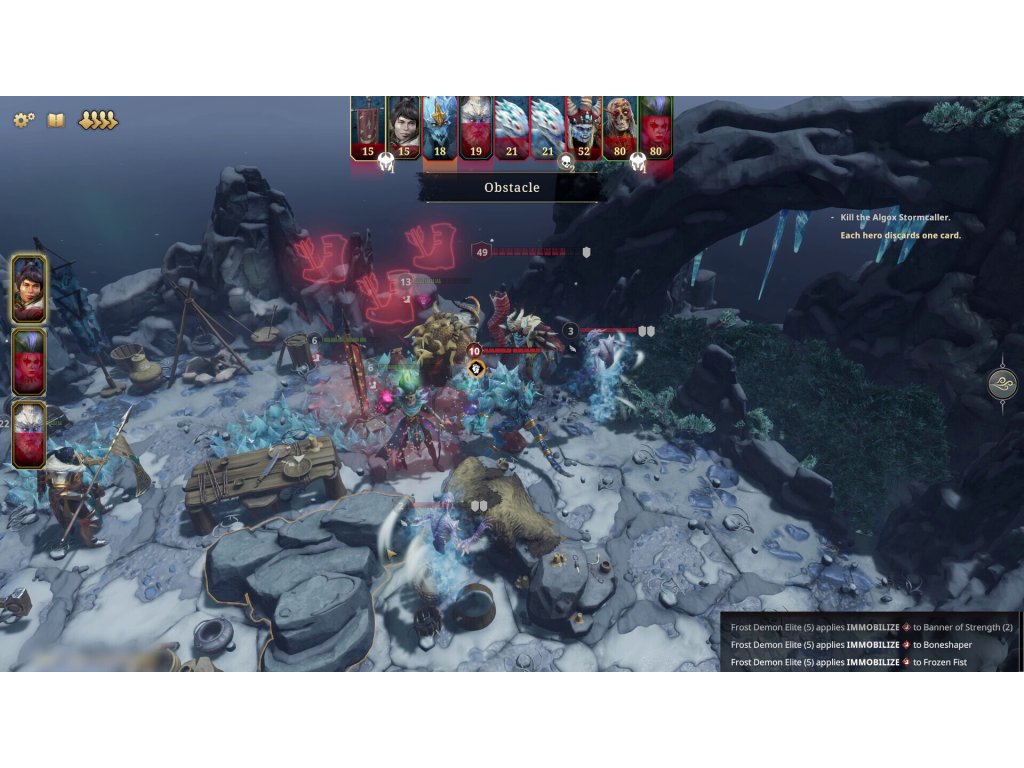Click the purple-feathered hero initiative card showing 80
This screenshot has height=768, width=1024.
click(656, 127)
